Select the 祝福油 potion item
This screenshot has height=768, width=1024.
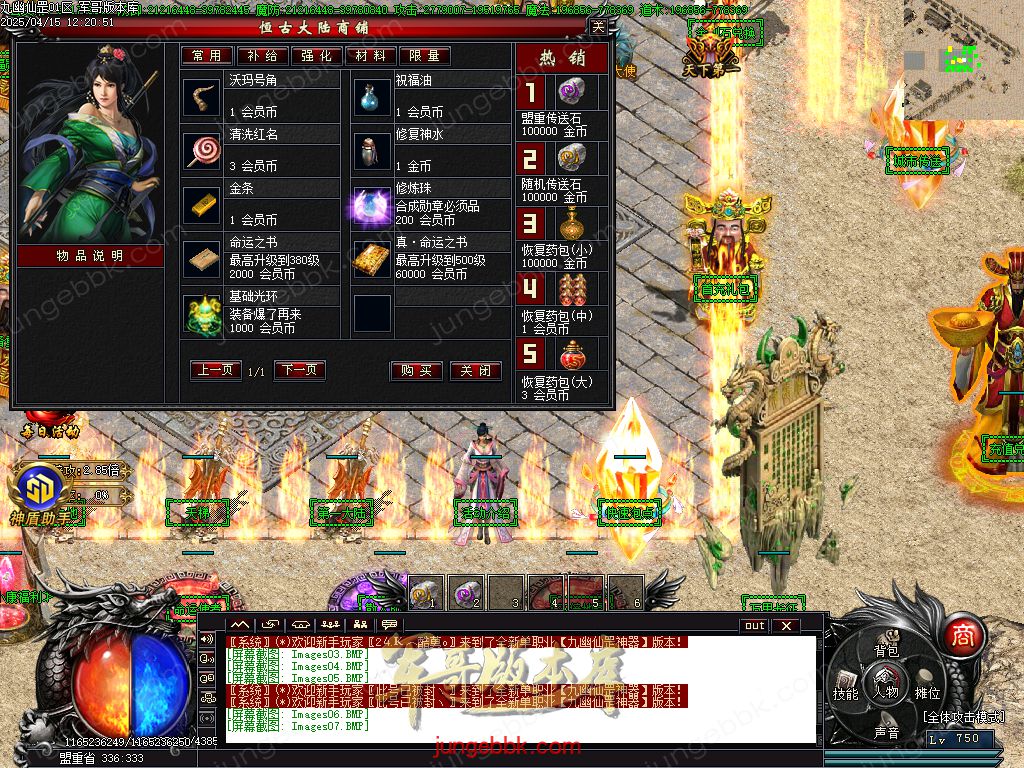[x=371, y=98]
